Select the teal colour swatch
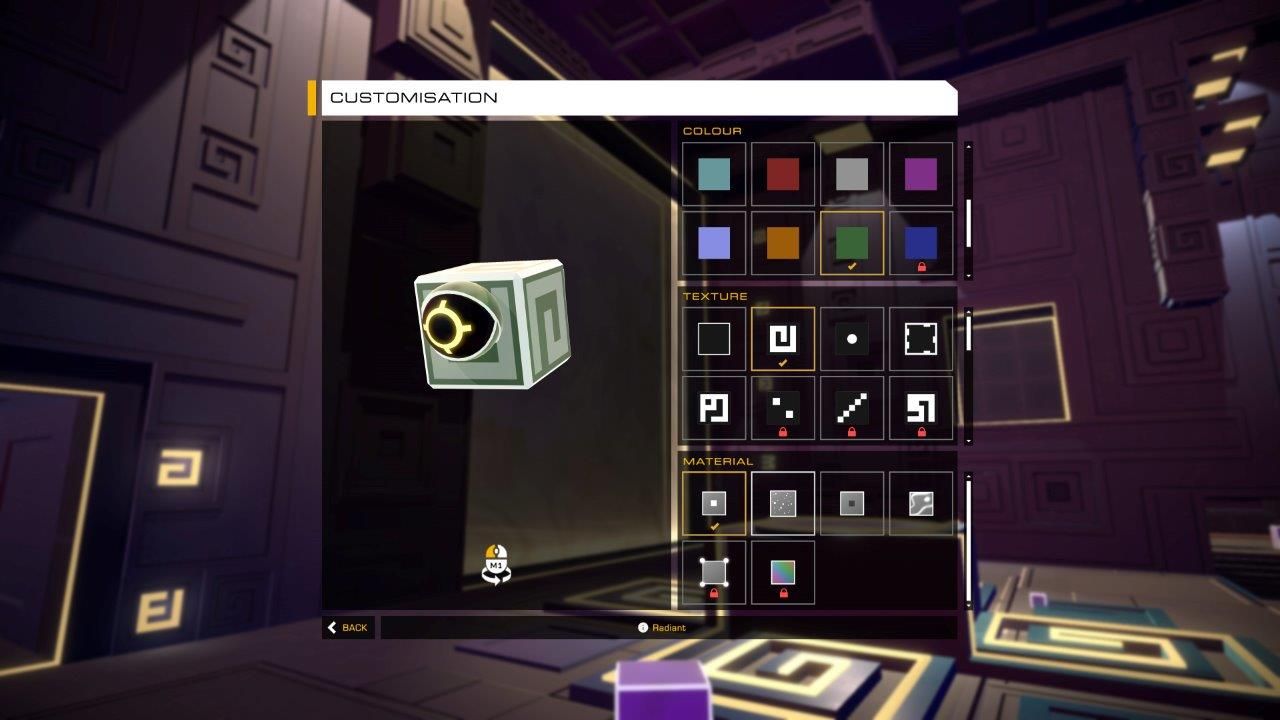The image size is (1280, 720). [714, 173]
